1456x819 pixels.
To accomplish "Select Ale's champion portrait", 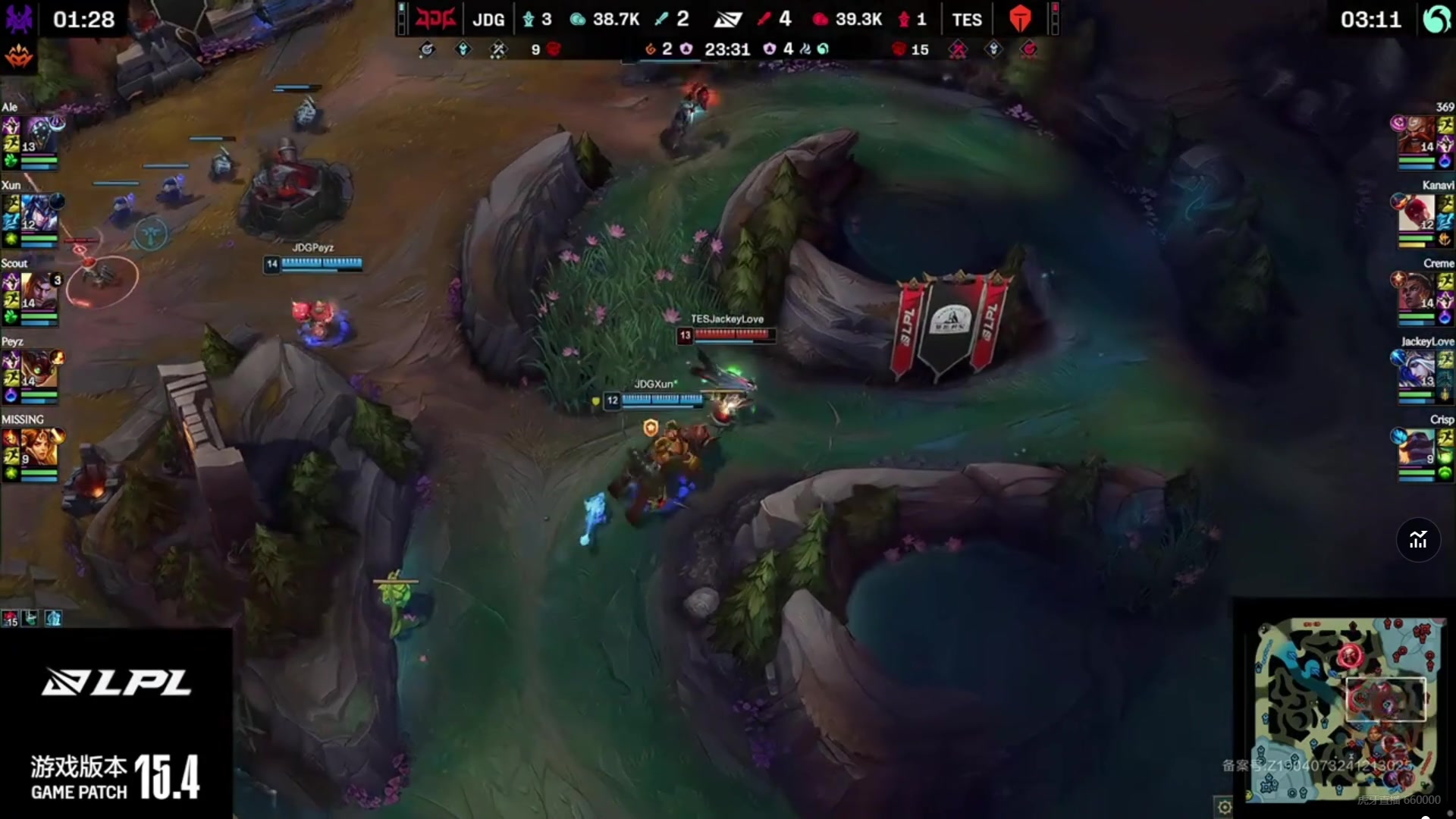I will [x=39, y=135].
